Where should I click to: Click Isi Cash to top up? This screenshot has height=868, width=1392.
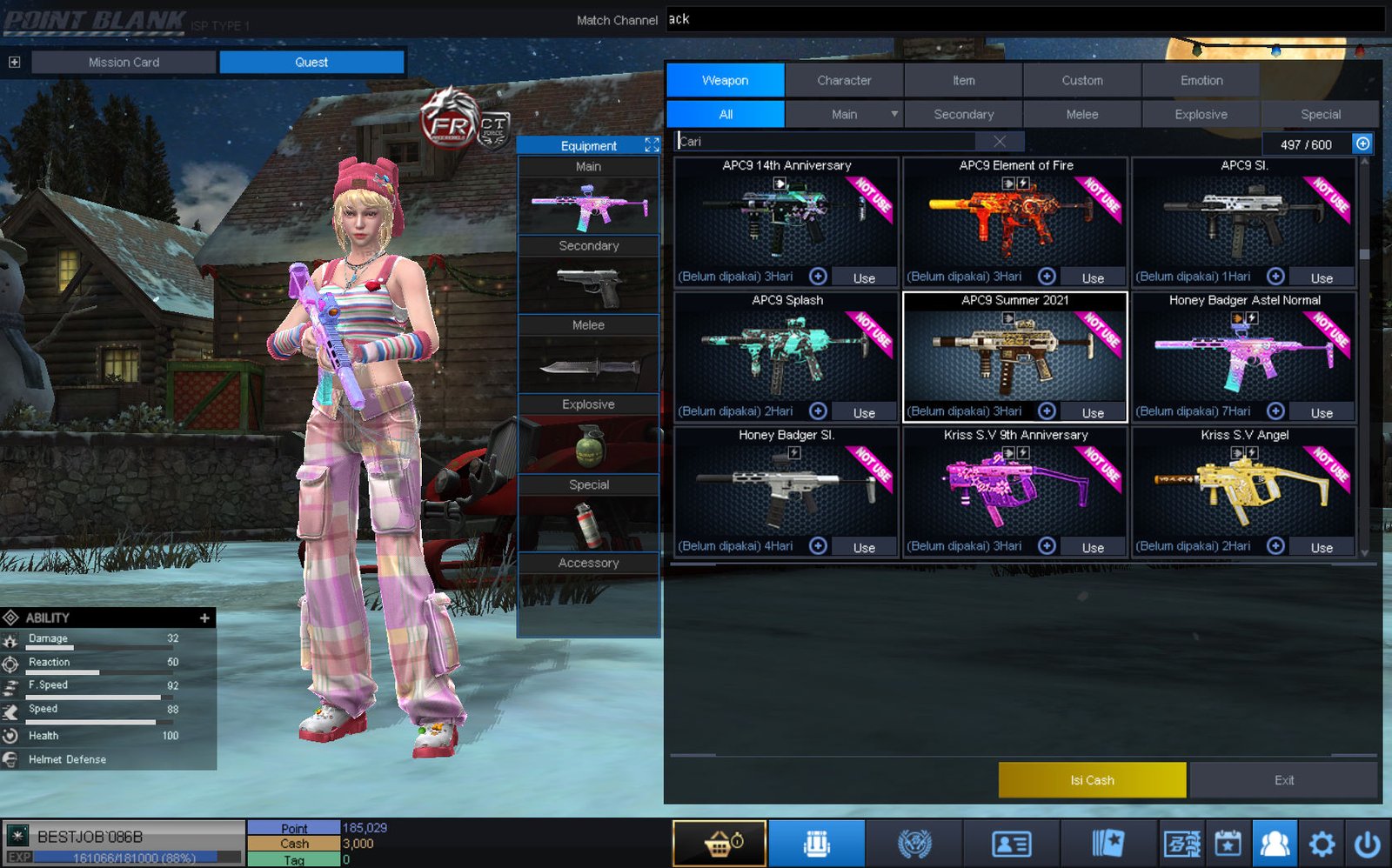1092,780
